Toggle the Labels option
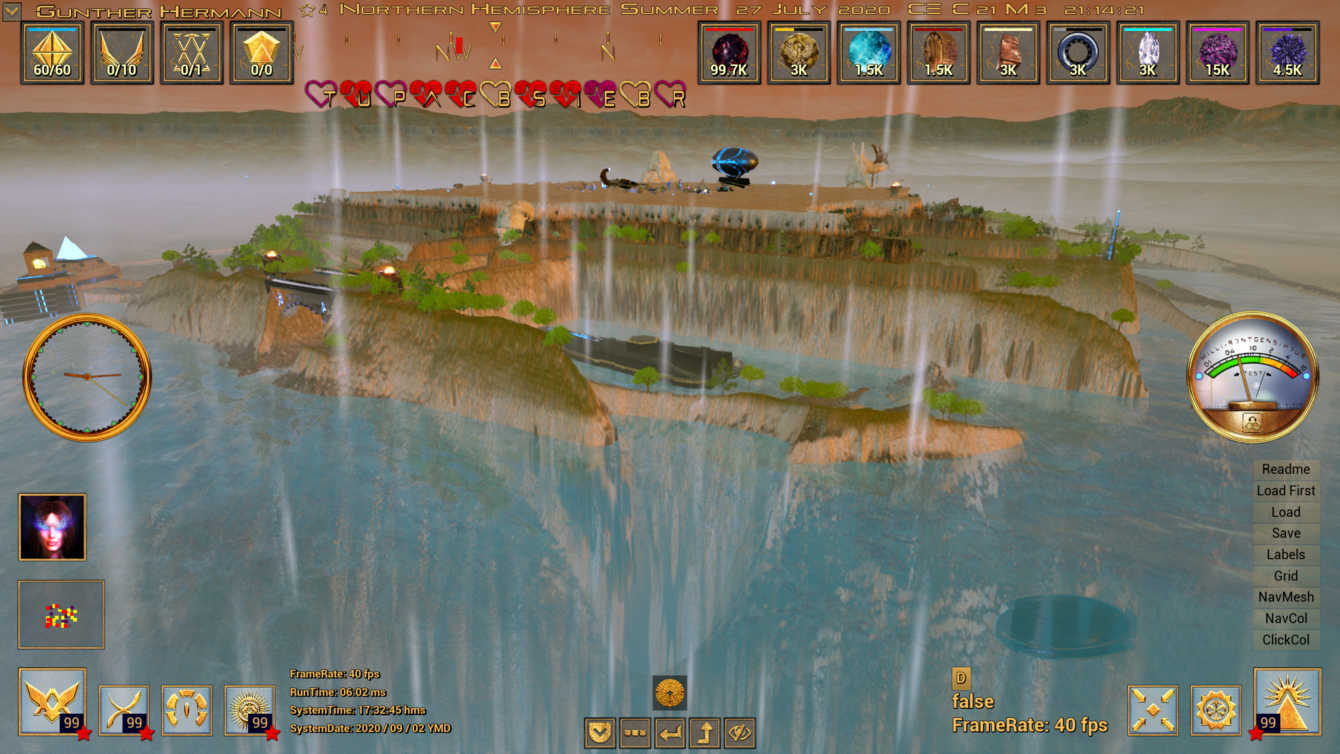This screenshot has height=754, width=1340. pos(1285,554)
